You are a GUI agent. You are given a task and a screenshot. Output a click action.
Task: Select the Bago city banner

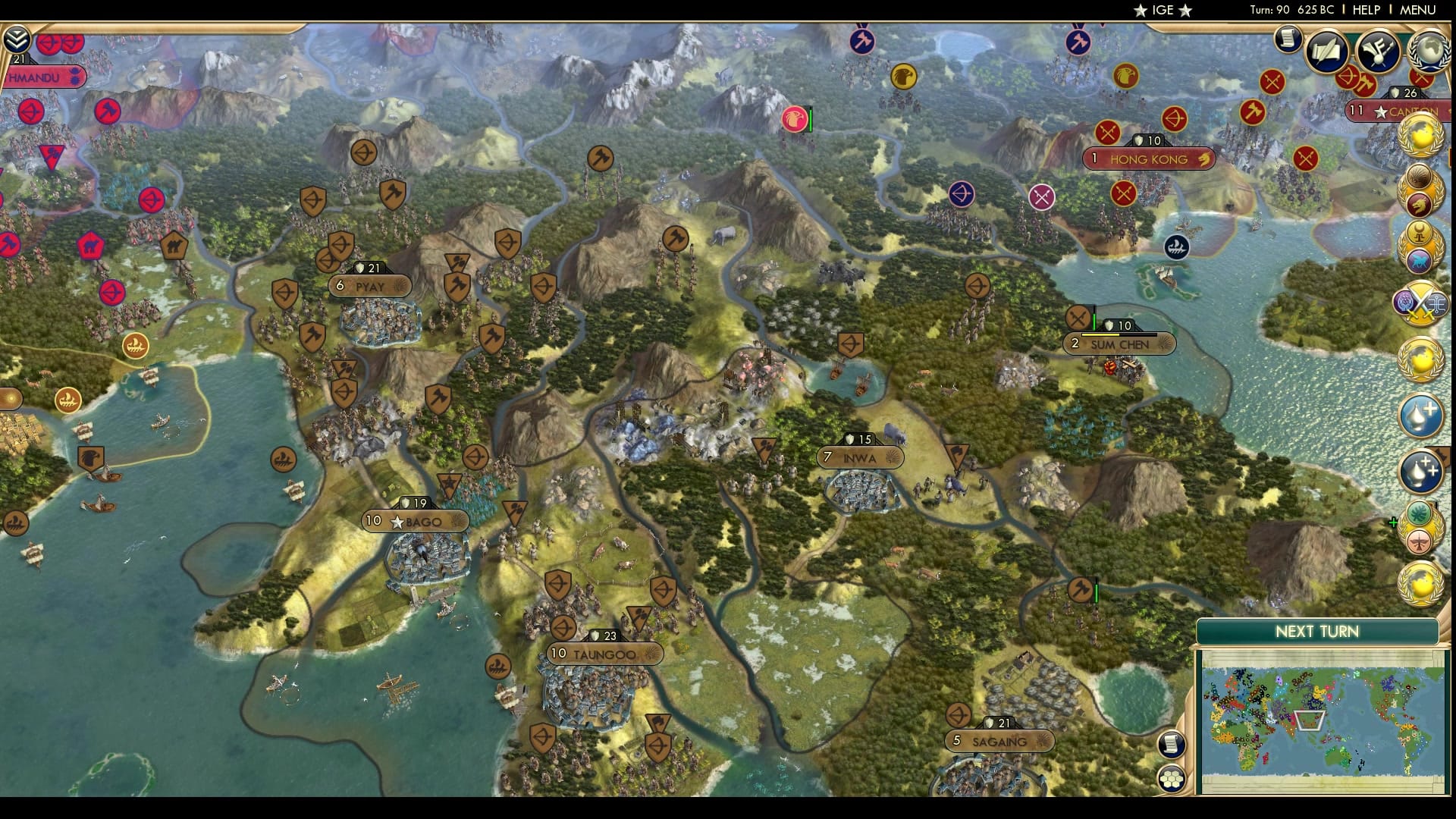(417, 521)
